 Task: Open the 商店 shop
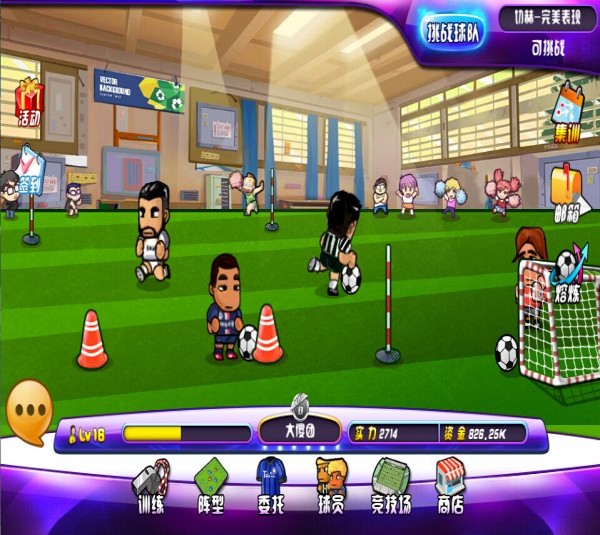click(450, 486)
